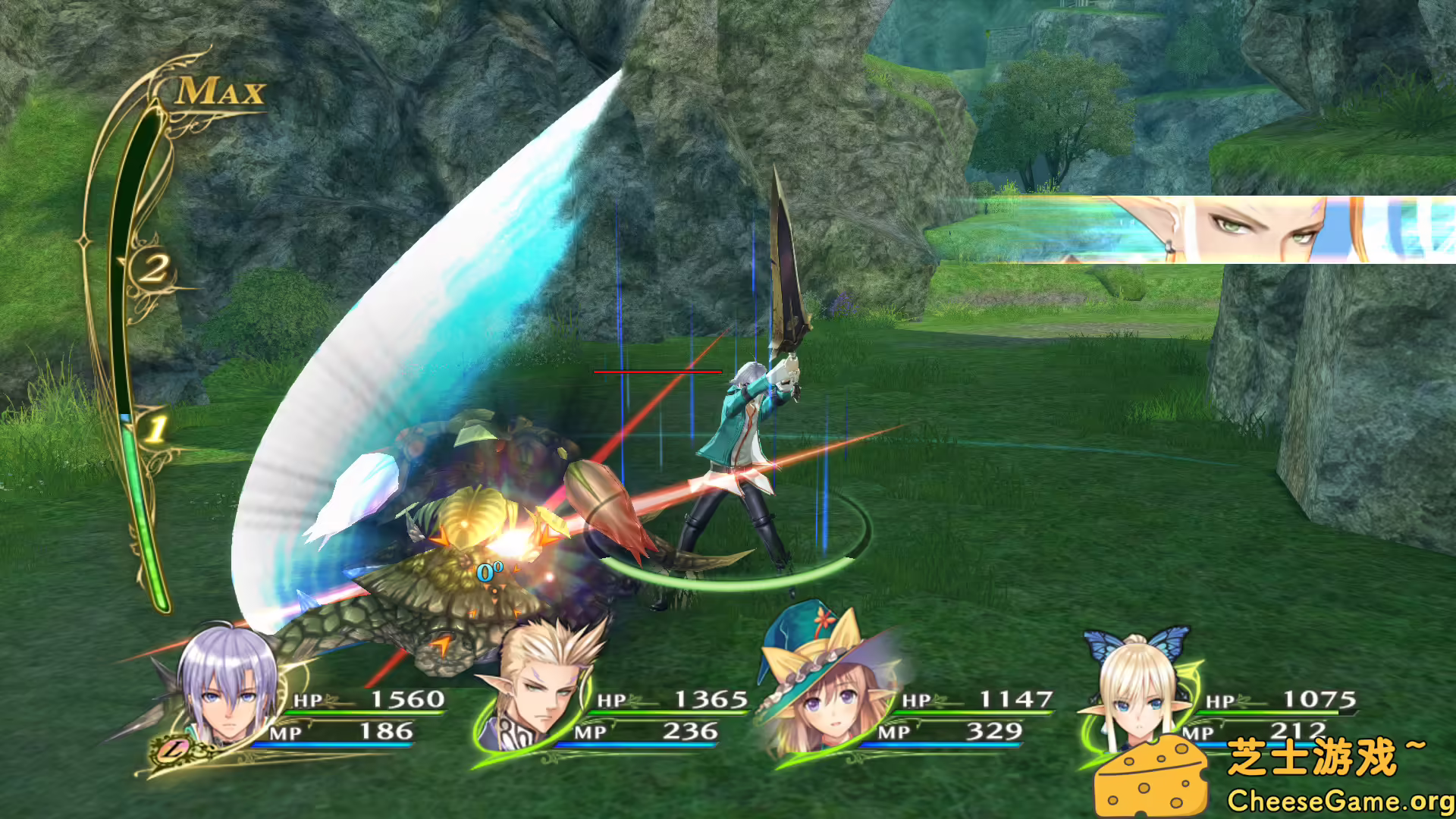Toggle the level 2 marker on the gauge
Image resolution: width=1456 pixels, height=819 pixels.
tap(155, 267)
